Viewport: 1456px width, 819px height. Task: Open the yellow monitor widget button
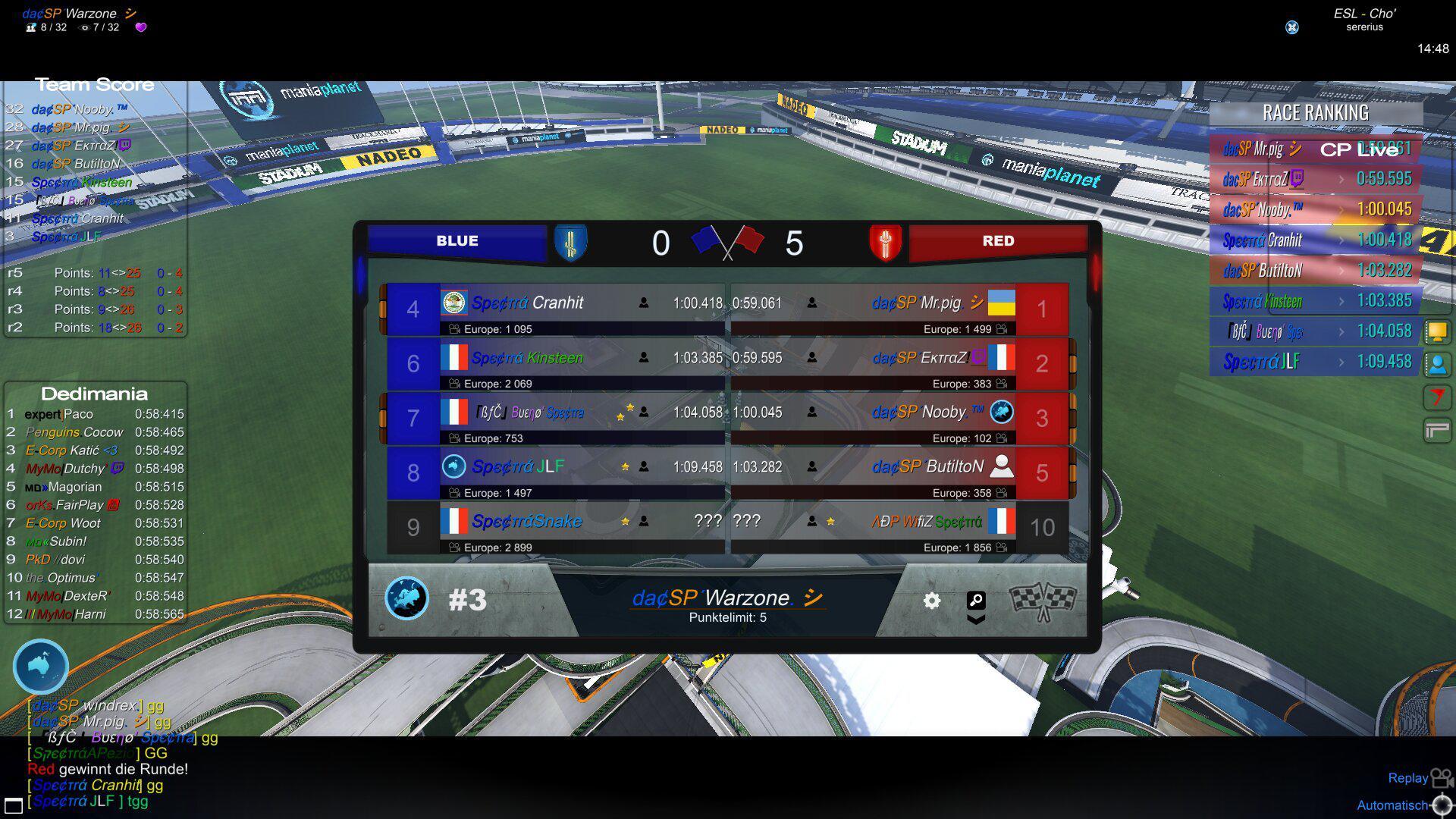(x=1437, y=331)
